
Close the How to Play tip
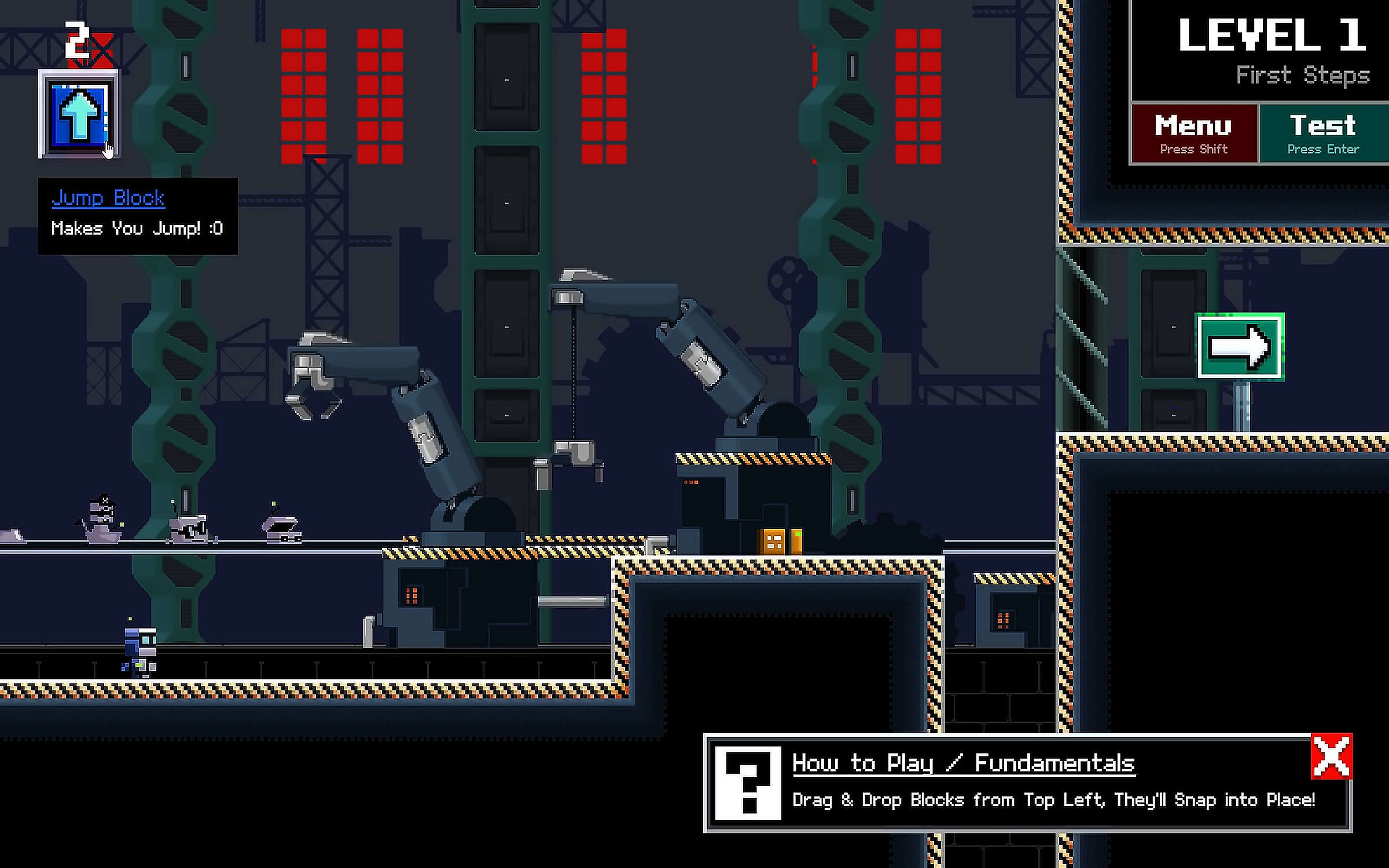click(1331, 756)
